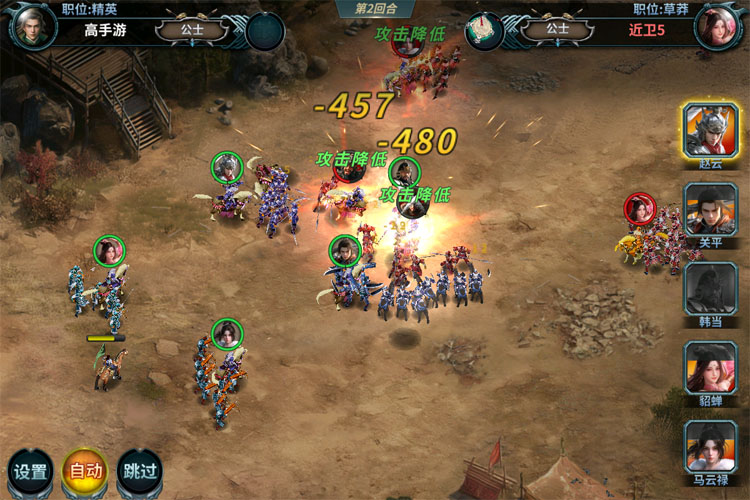View opponent 近卫5 avatar
Viewport: 750px width, 500px height.
[x=717, y=26]
